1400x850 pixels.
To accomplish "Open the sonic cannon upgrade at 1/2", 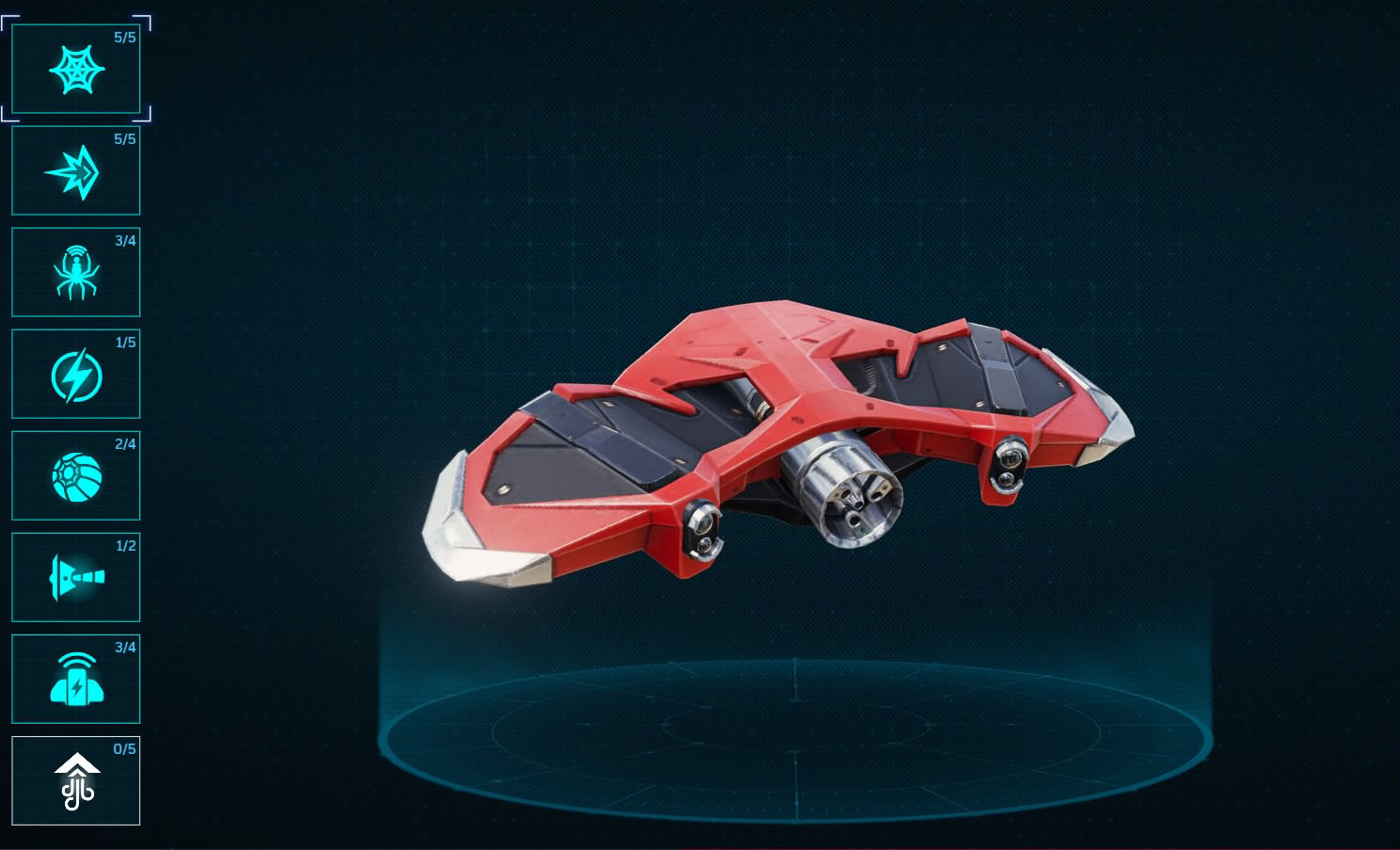I will coord(75,577).
